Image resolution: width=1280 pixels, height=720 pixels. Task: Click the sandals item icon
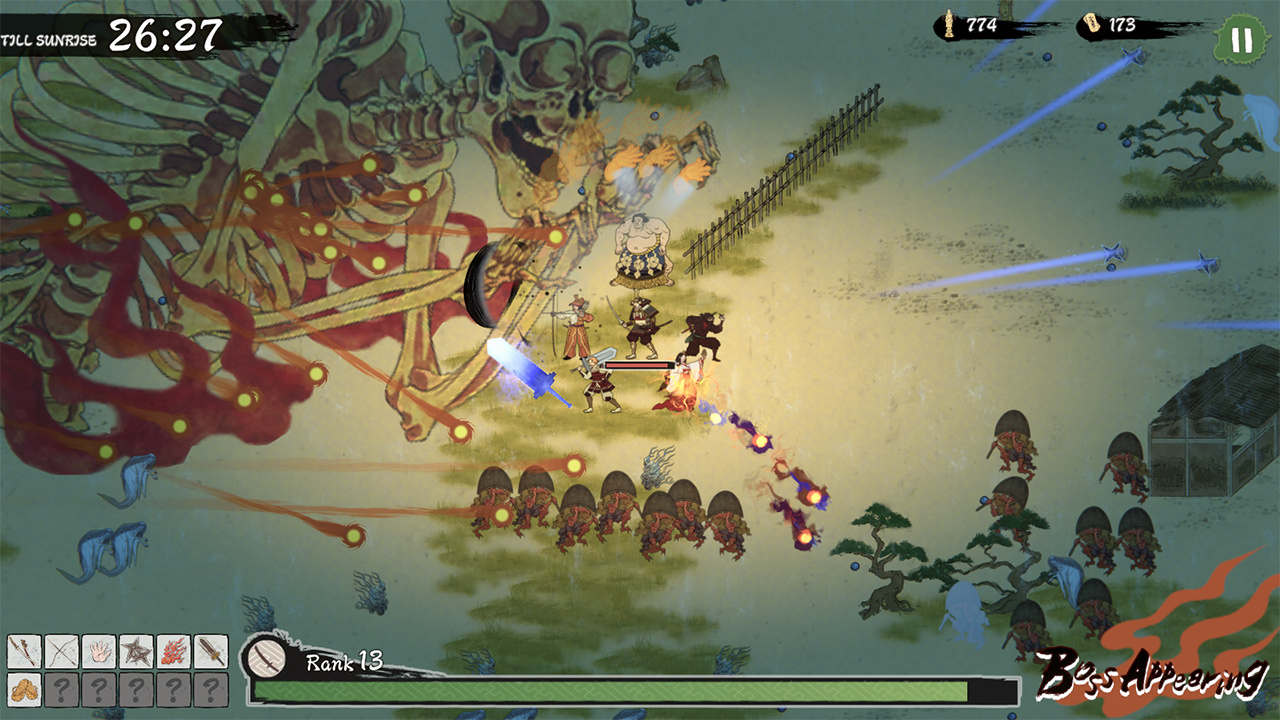[x=24, y=690]
